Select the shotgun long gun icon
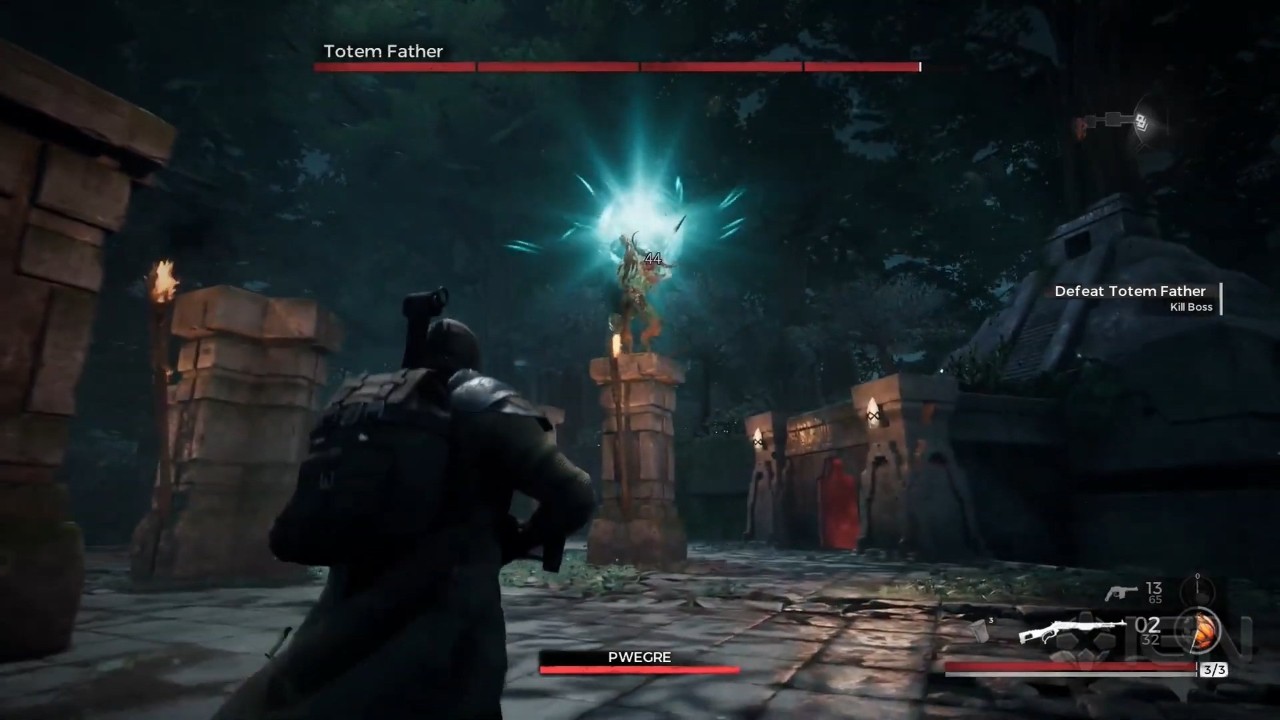 pos(1057,632)
